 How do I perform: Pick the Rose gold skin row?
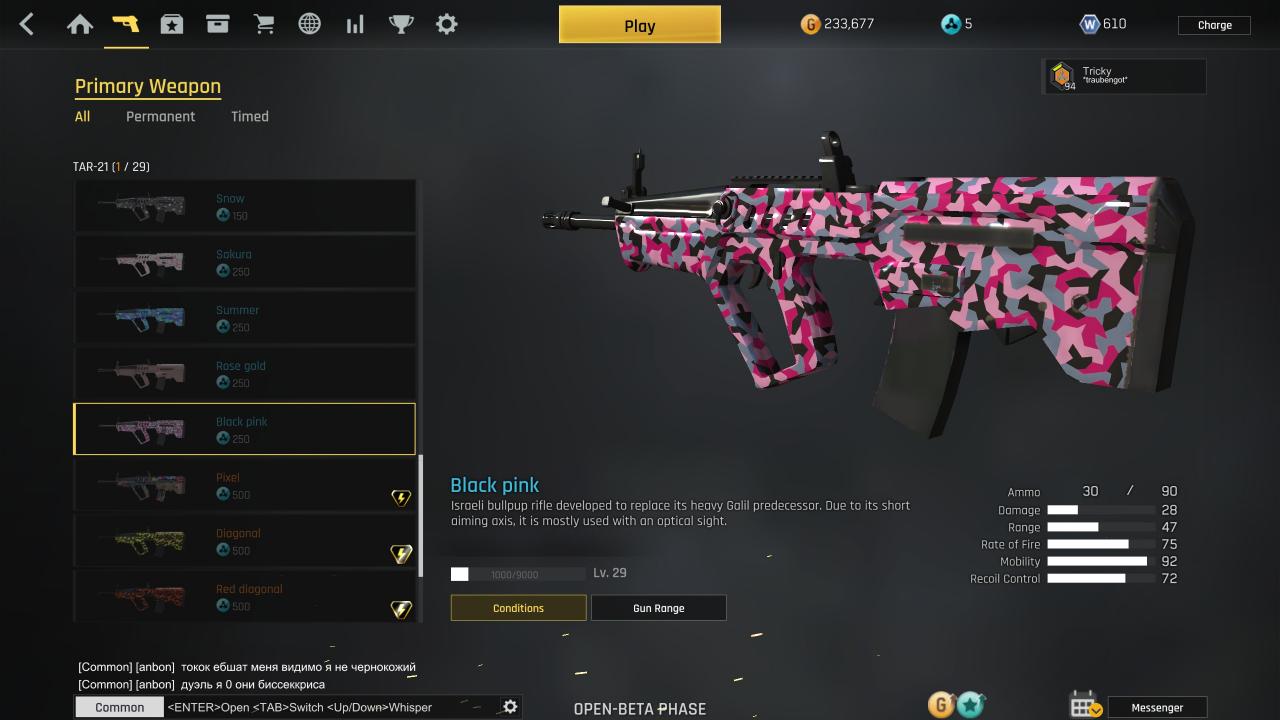pyautogui.click(x=244, y=374)
